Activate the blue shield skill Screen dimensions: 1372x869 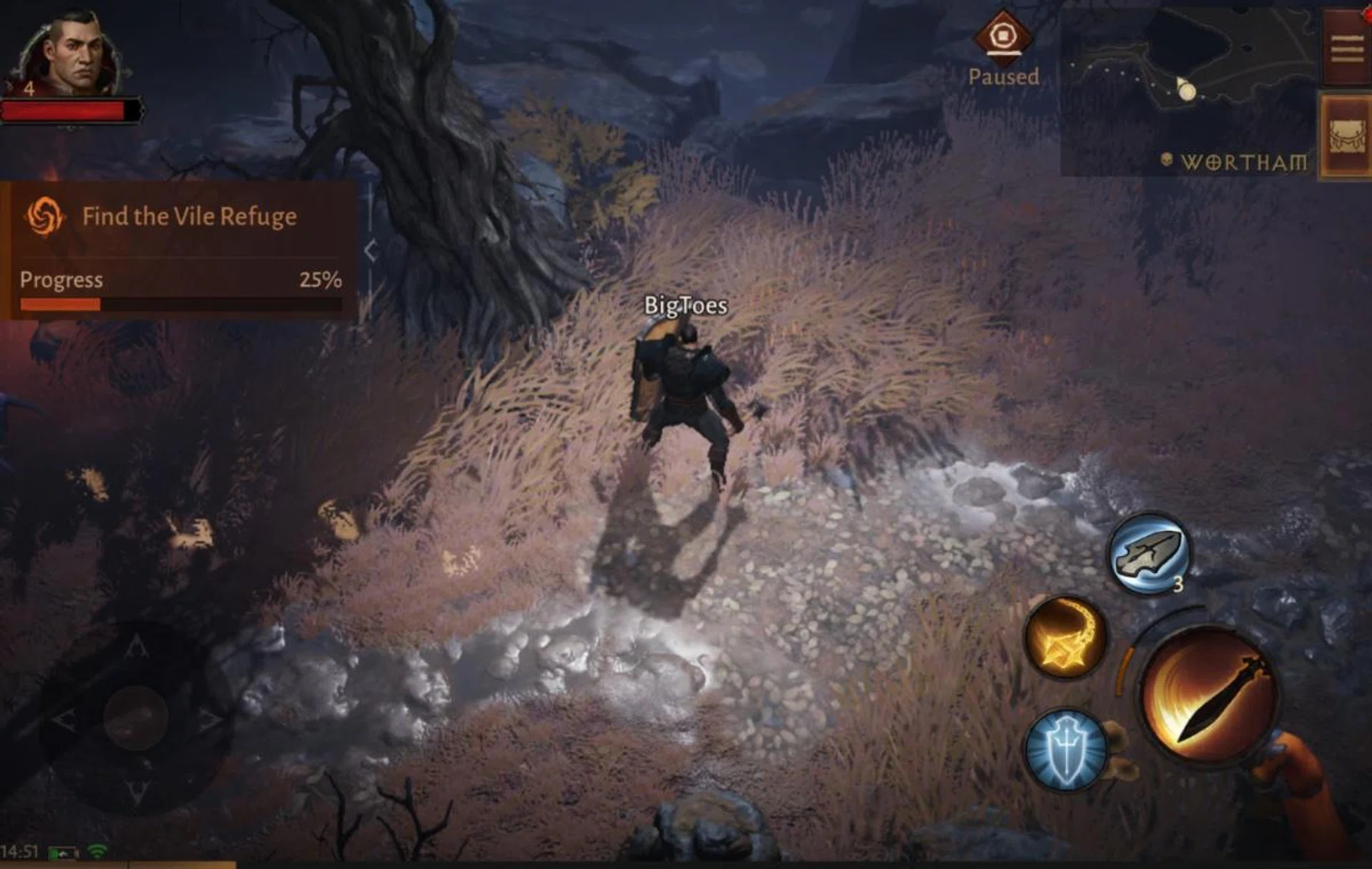tap(1065, 750)
